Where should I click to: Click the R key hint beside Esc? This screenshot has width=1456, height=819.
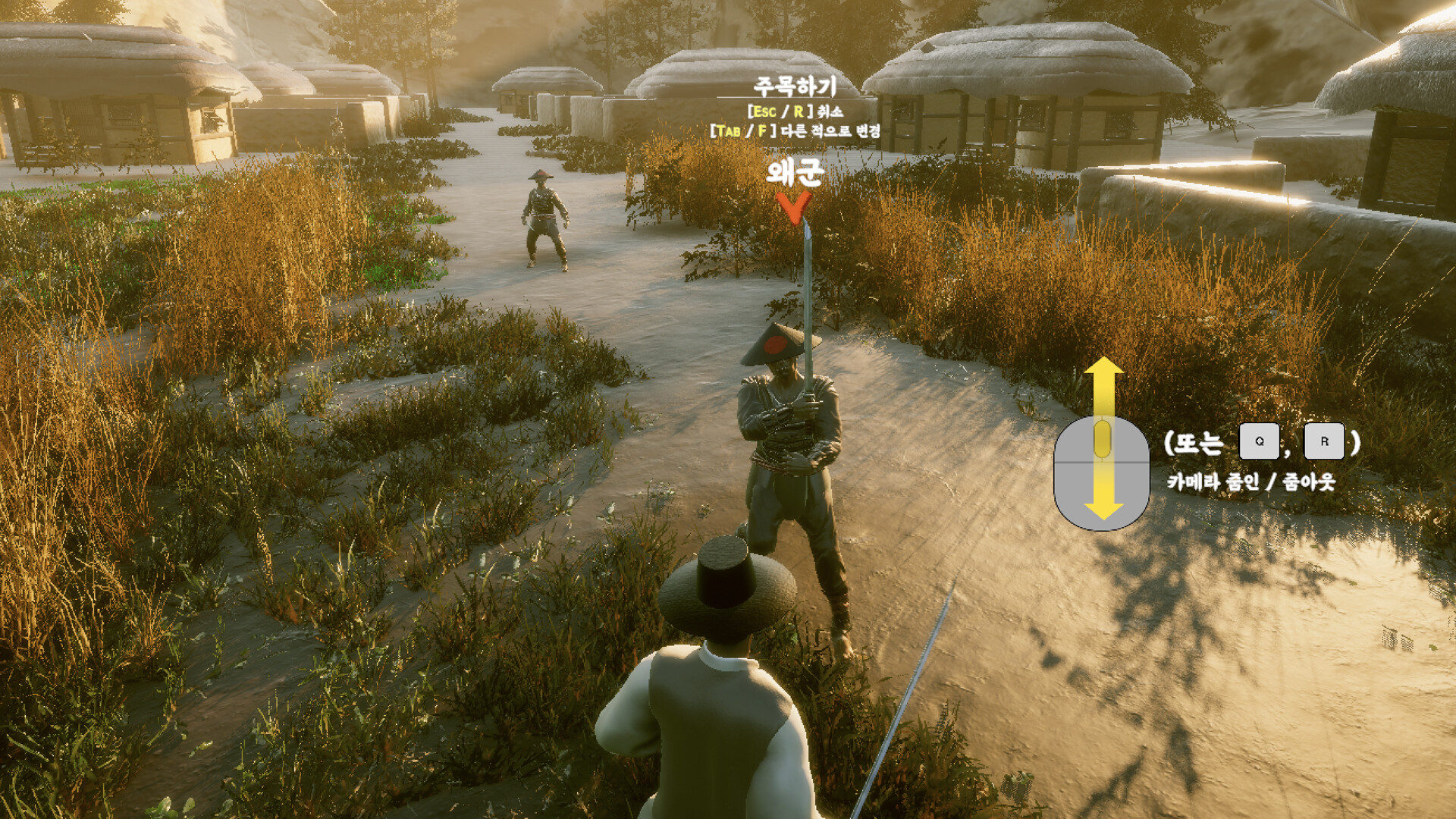pos(799,111)
